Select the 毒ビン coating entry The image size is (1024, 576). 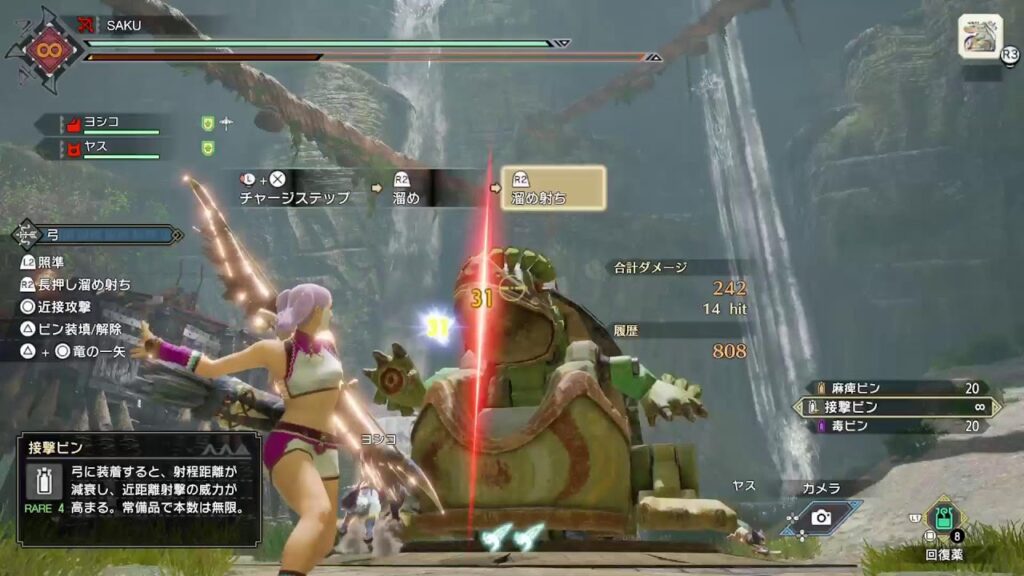click(x=898, y=426)
